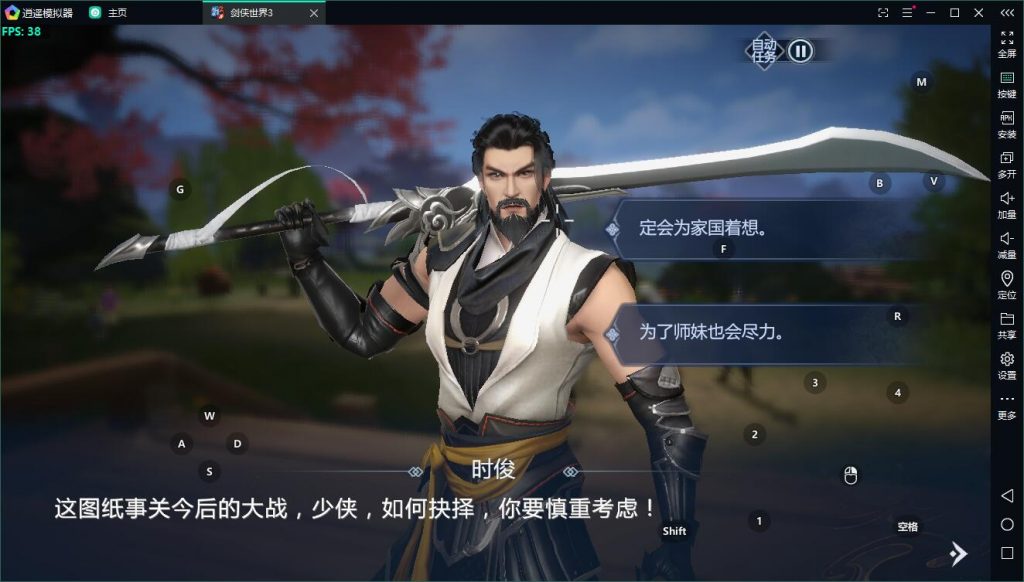Choose the reply 为了师妹也会尽力
This screenshot has width=1024, height=582.
(x=711, y=332)
